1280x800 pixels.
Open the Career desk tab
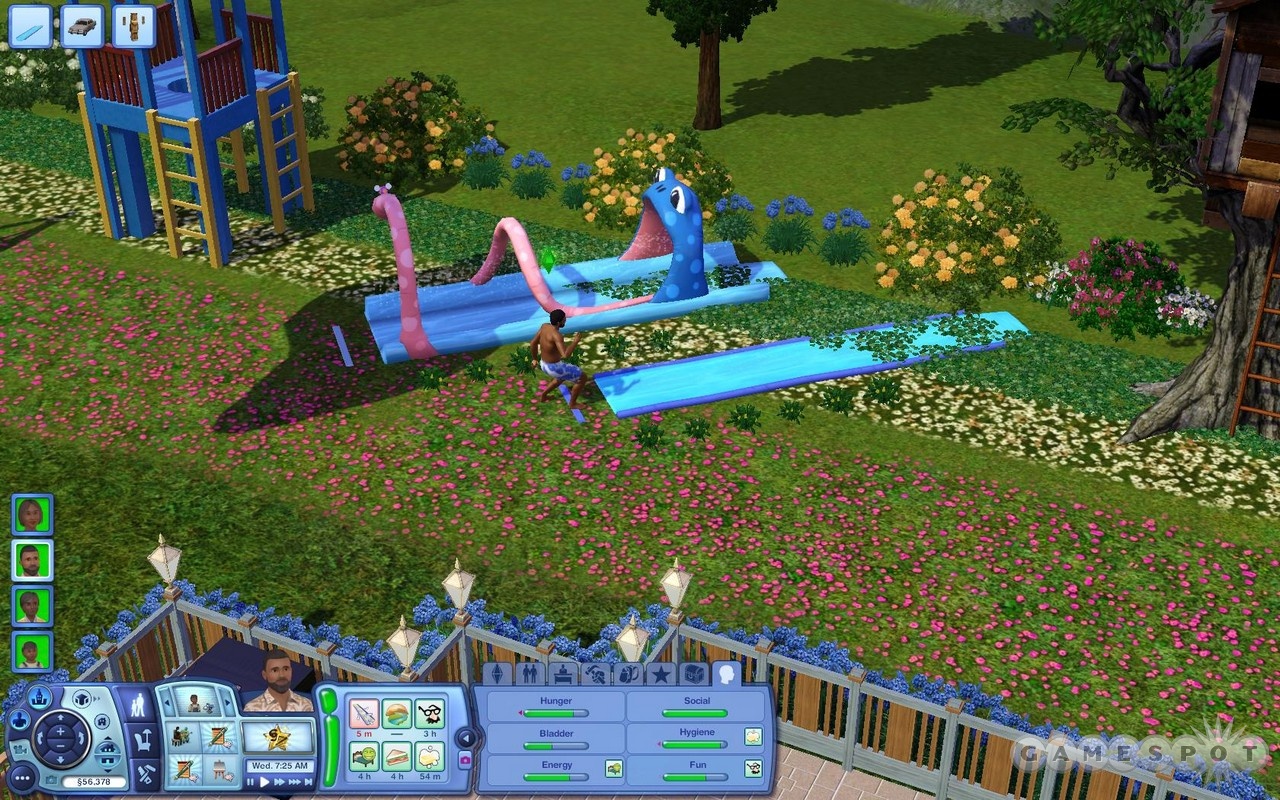[562, 673]
